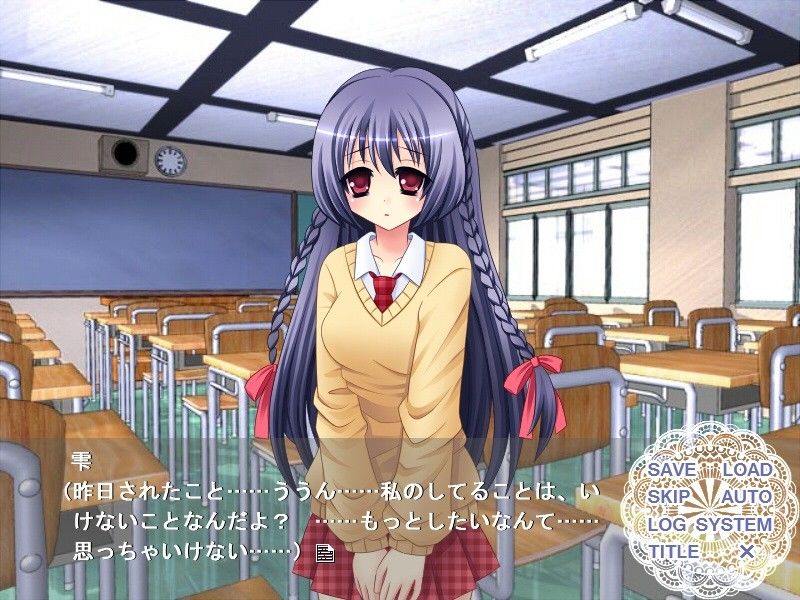This screenshot has height=600, width=800.
Task: Click the page icon to advance dialogue
Action: tap(324, 551)
